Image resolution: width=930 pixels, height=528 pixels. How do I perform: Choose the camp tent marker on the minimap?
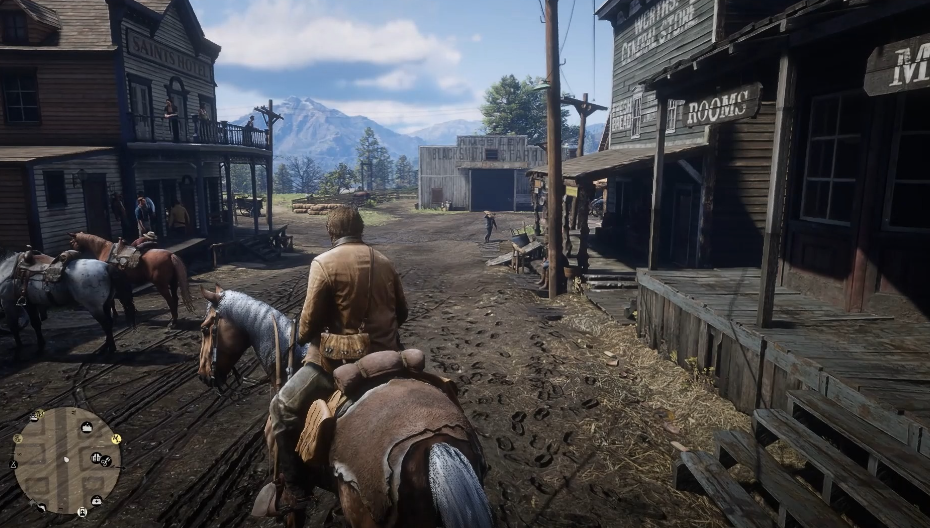coord(14,464)
